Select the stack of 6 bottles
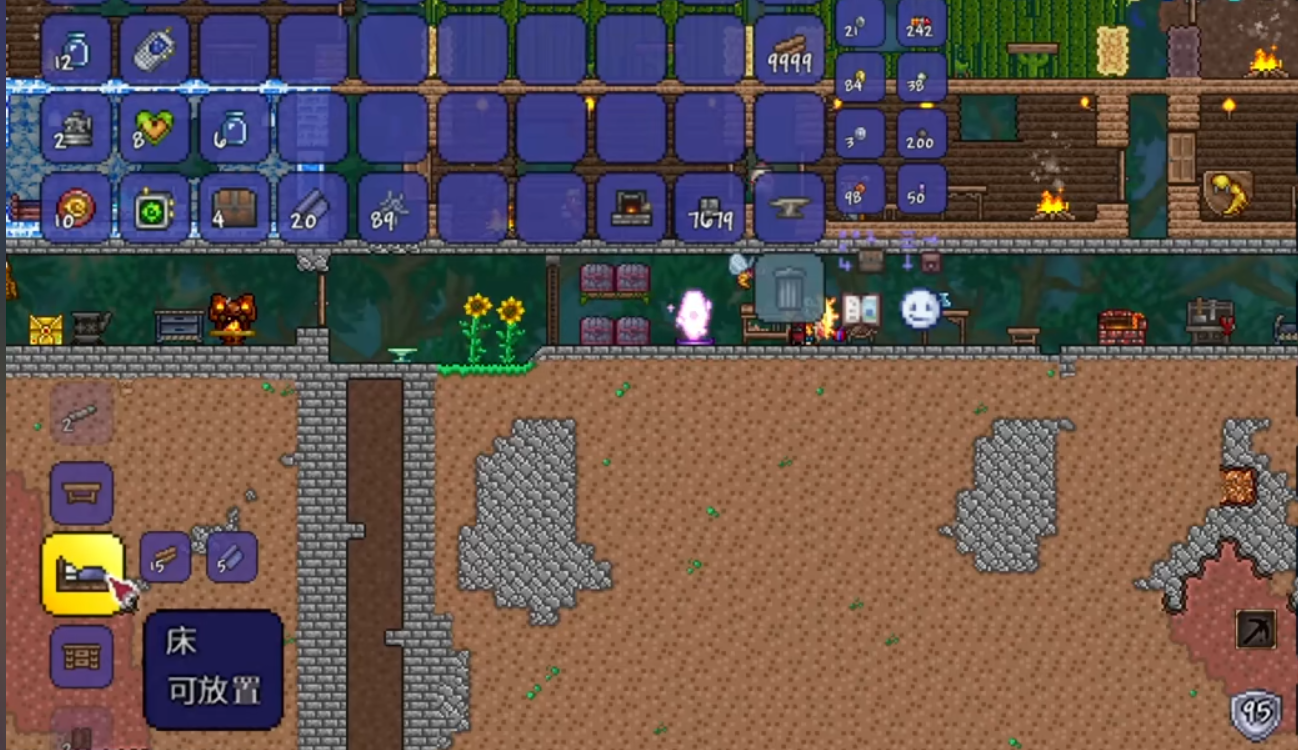Screen dimensions: 1298x750 [234, 129]
